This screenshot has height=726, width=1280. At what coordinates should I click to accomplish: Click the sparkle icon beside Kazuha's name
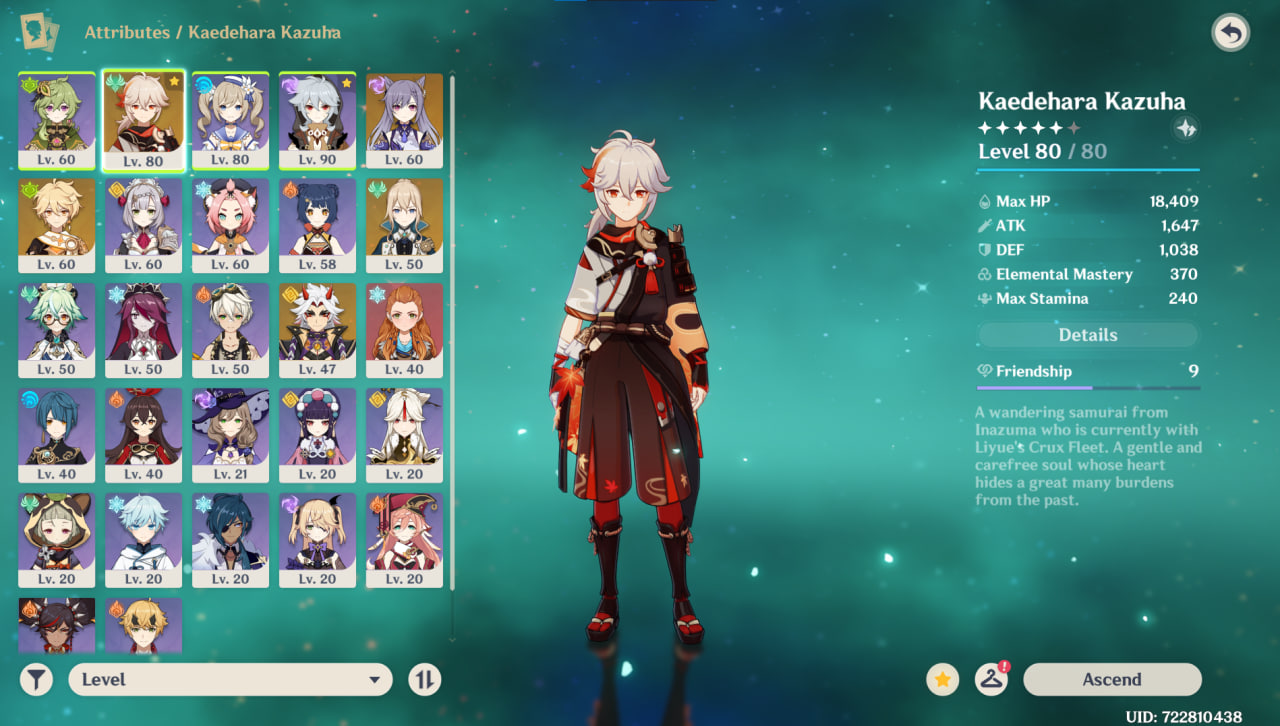pos(1185,128)
